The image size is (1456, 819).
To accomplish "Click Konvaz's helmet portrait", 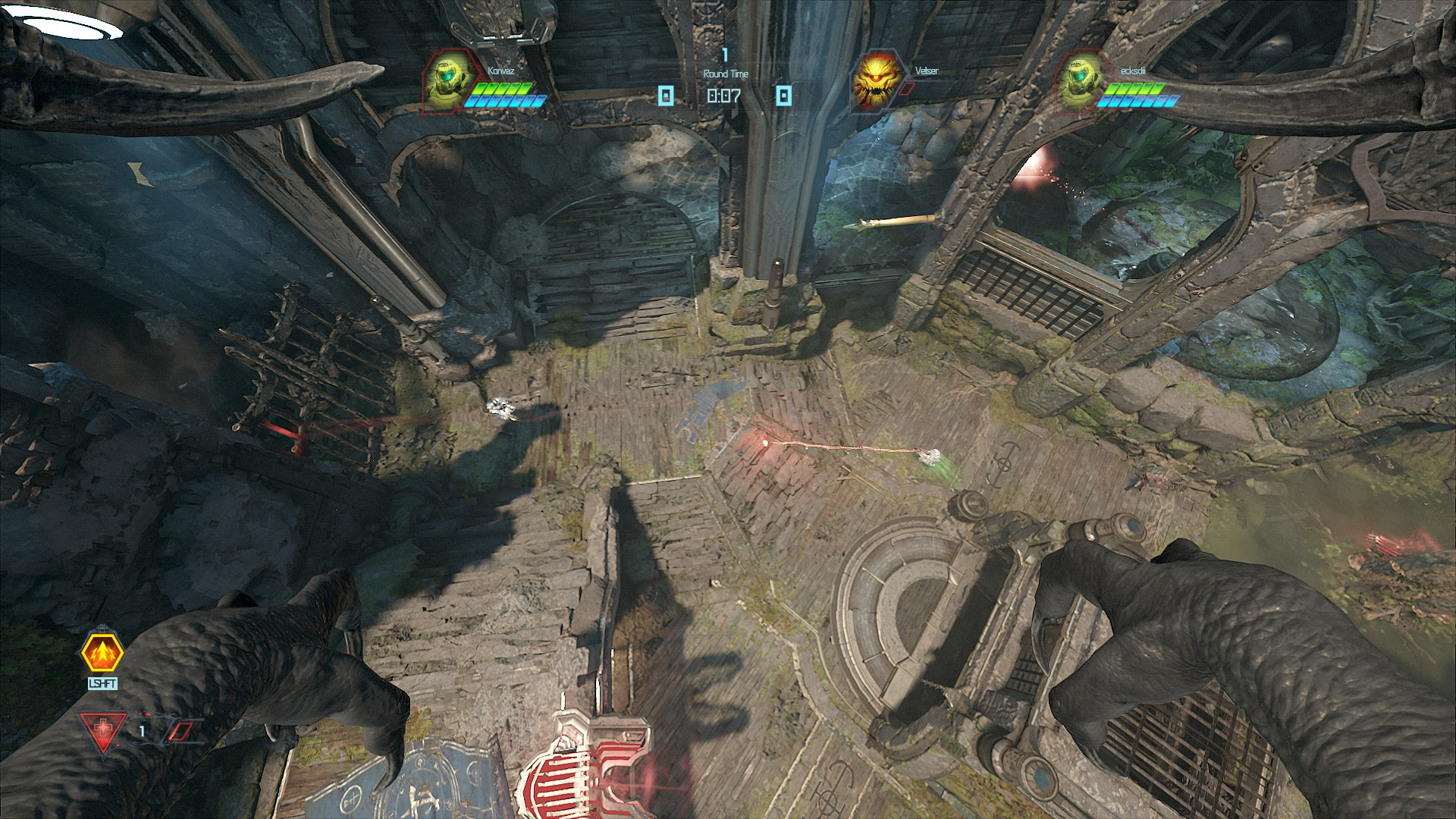I will (446, 83).
